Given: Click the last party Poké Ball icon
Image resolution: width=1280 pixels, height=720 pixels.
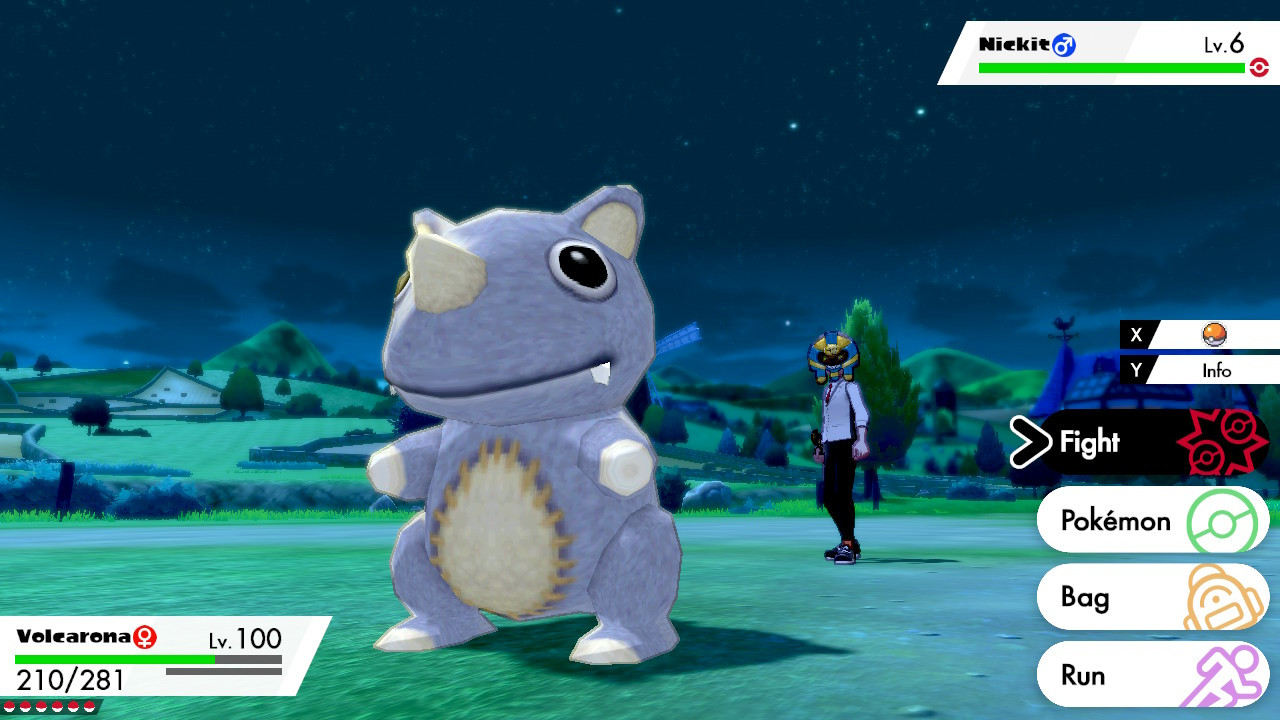Looking at the screenshot, I should pyautogui.click(x=89, y=706).
